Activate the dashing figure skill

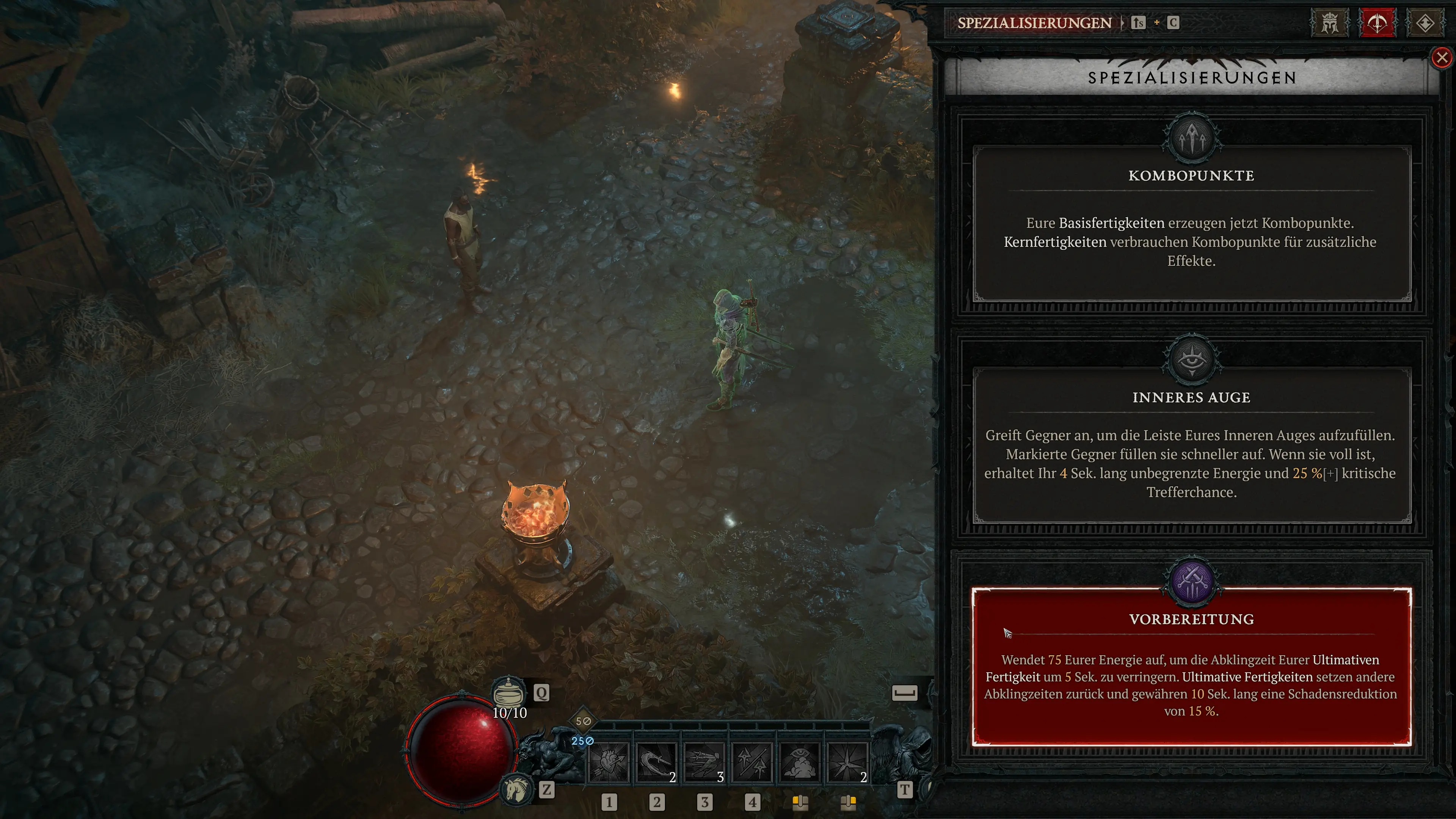[704, 763]
